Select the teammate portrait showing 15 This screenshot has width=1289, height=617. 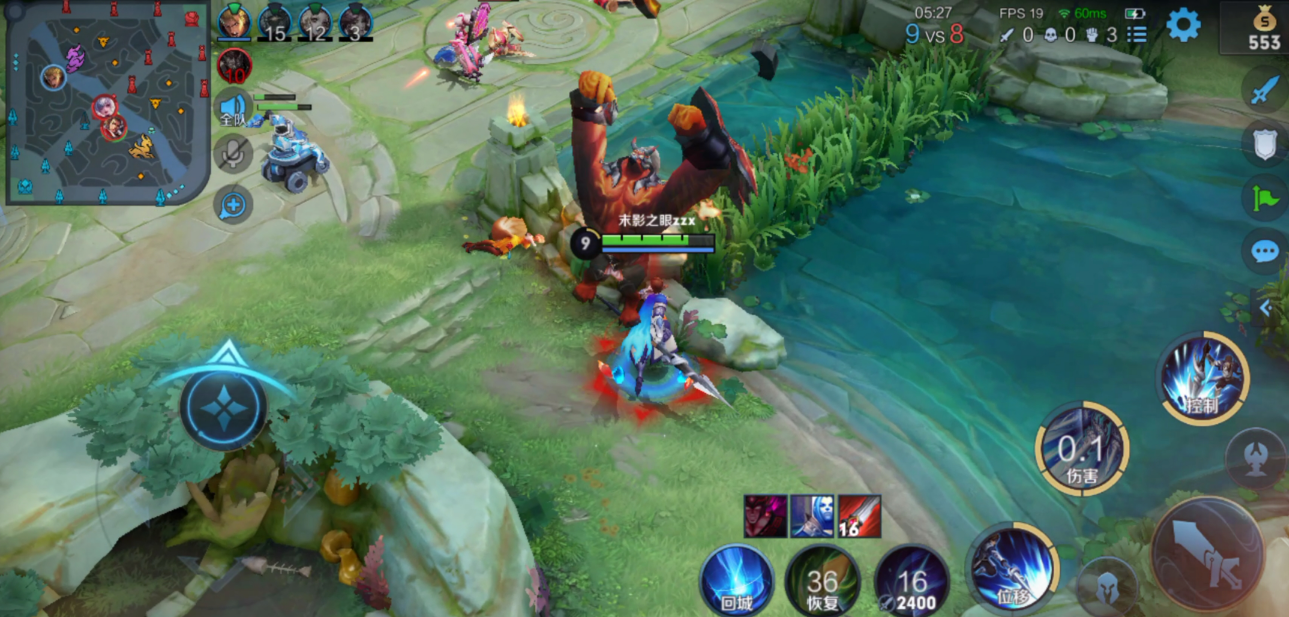point(274,21)
